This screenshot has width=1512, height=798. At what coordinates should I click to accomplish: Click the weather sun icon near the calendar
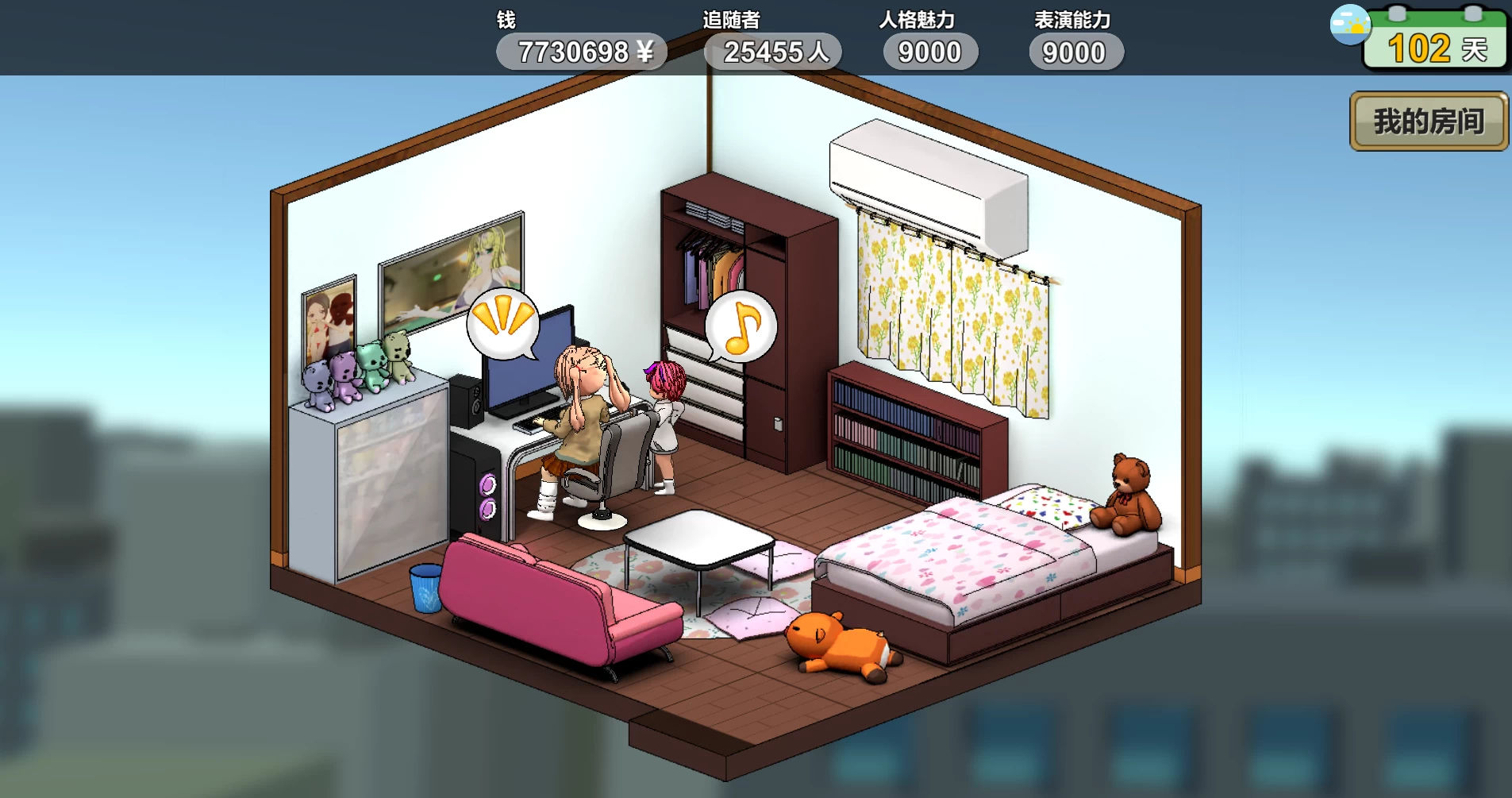1349,26
